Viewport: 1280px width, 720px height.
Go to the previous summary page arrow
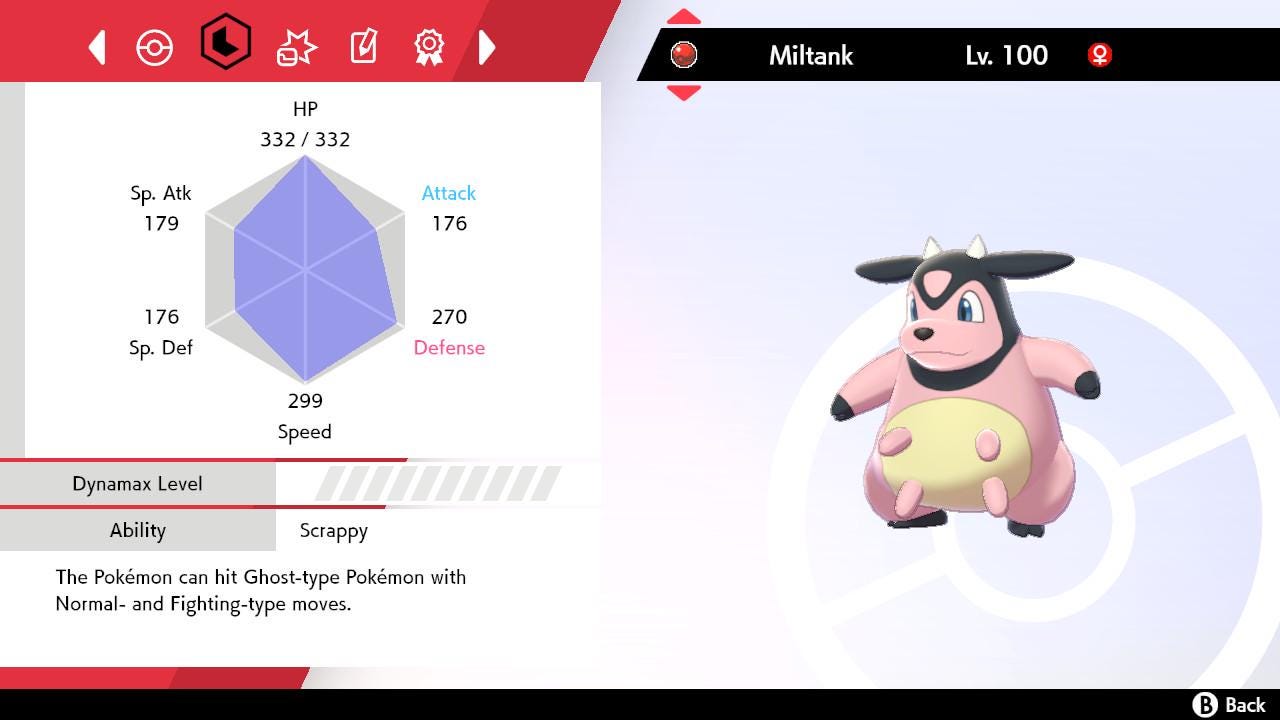tap(98, 47)
